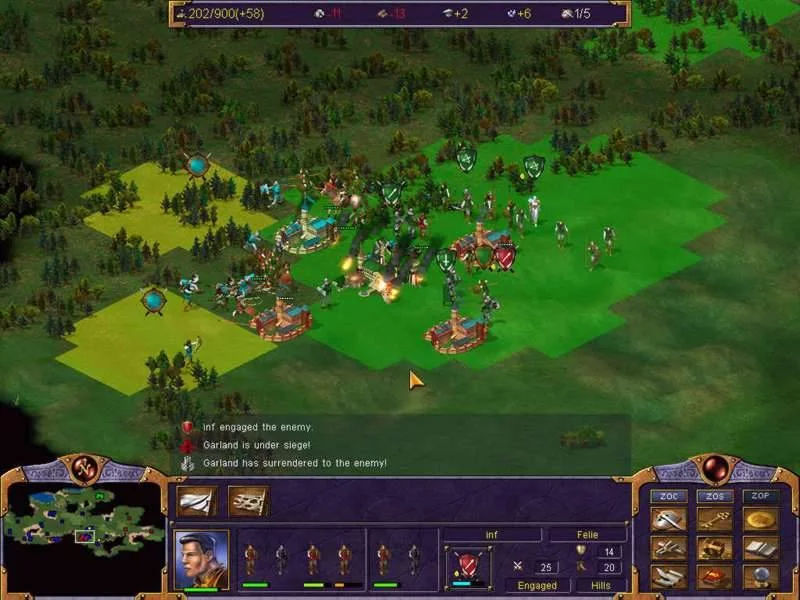Open the helmet and sword panel

tap(668, 519)
